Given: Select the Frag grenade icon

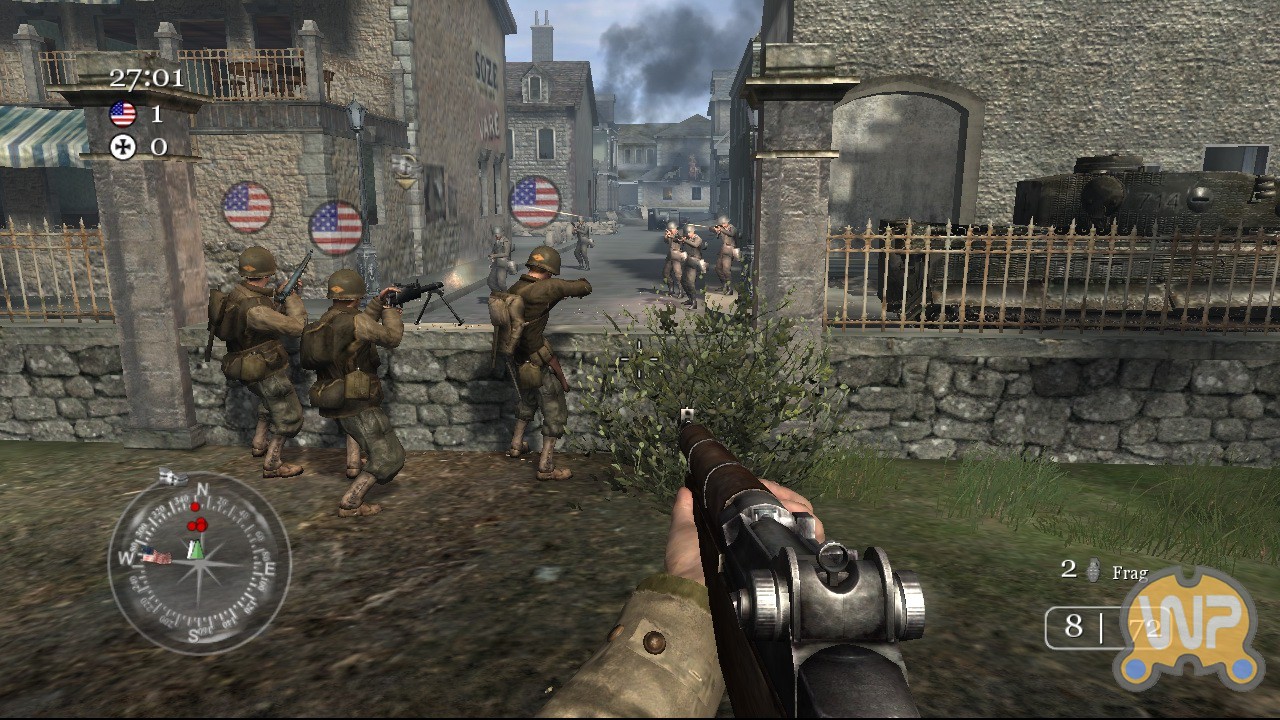Looking at the screenshot, I should point(1093,571).
